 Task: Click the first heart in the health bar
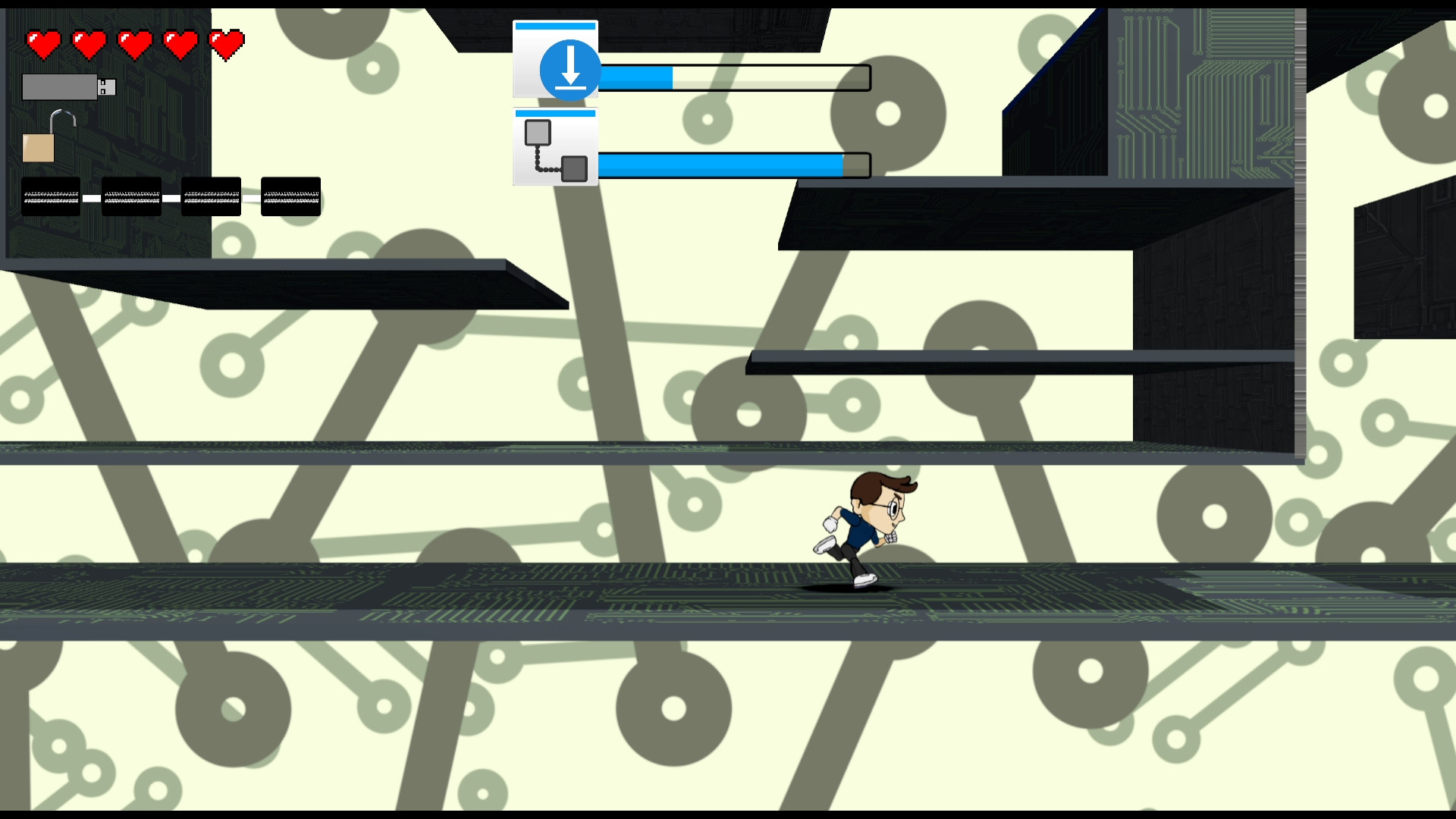point(45,43)
